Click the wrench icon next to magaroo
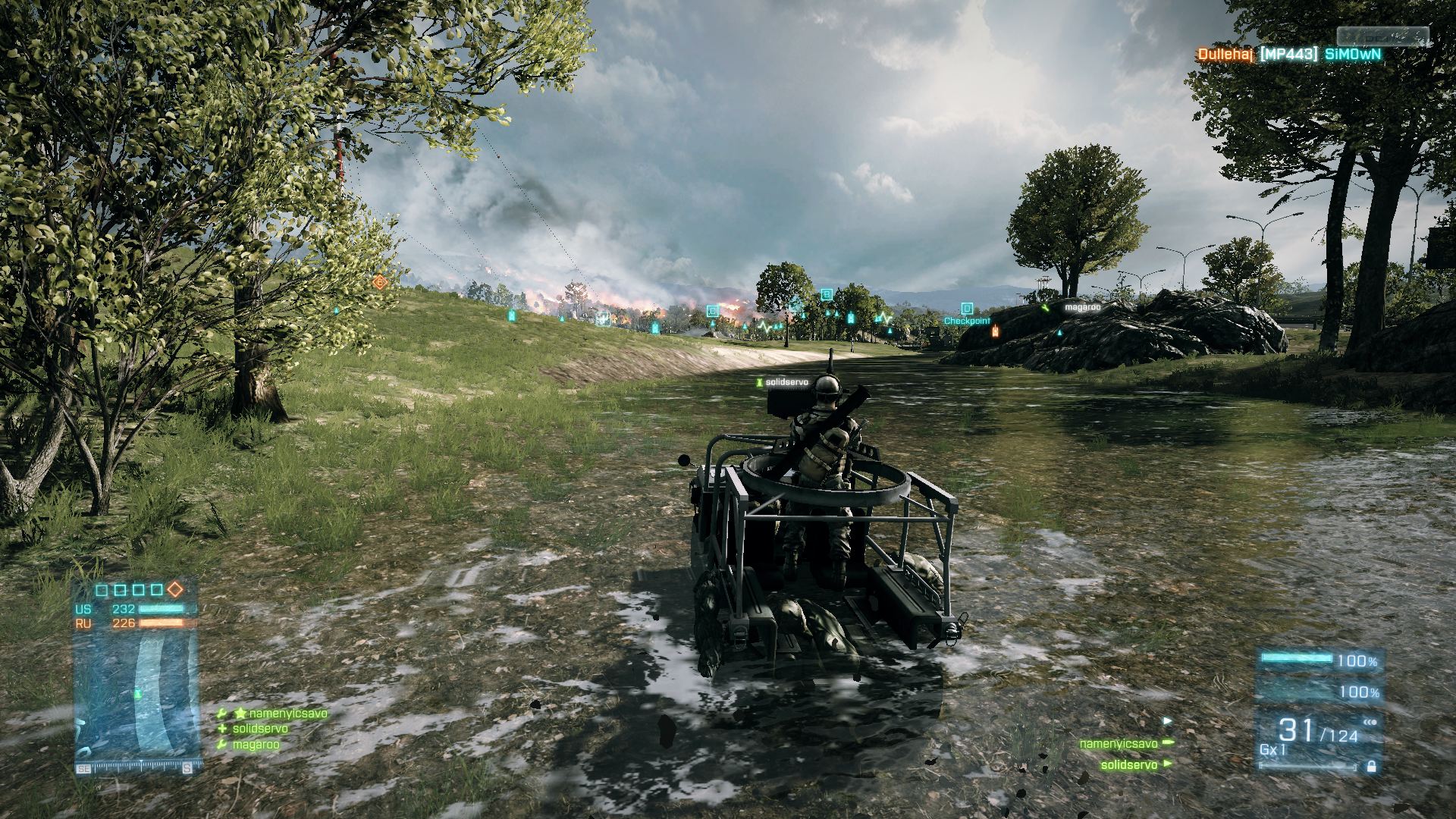The width and height of the screenshot is (1456, 819). [221, 744]
